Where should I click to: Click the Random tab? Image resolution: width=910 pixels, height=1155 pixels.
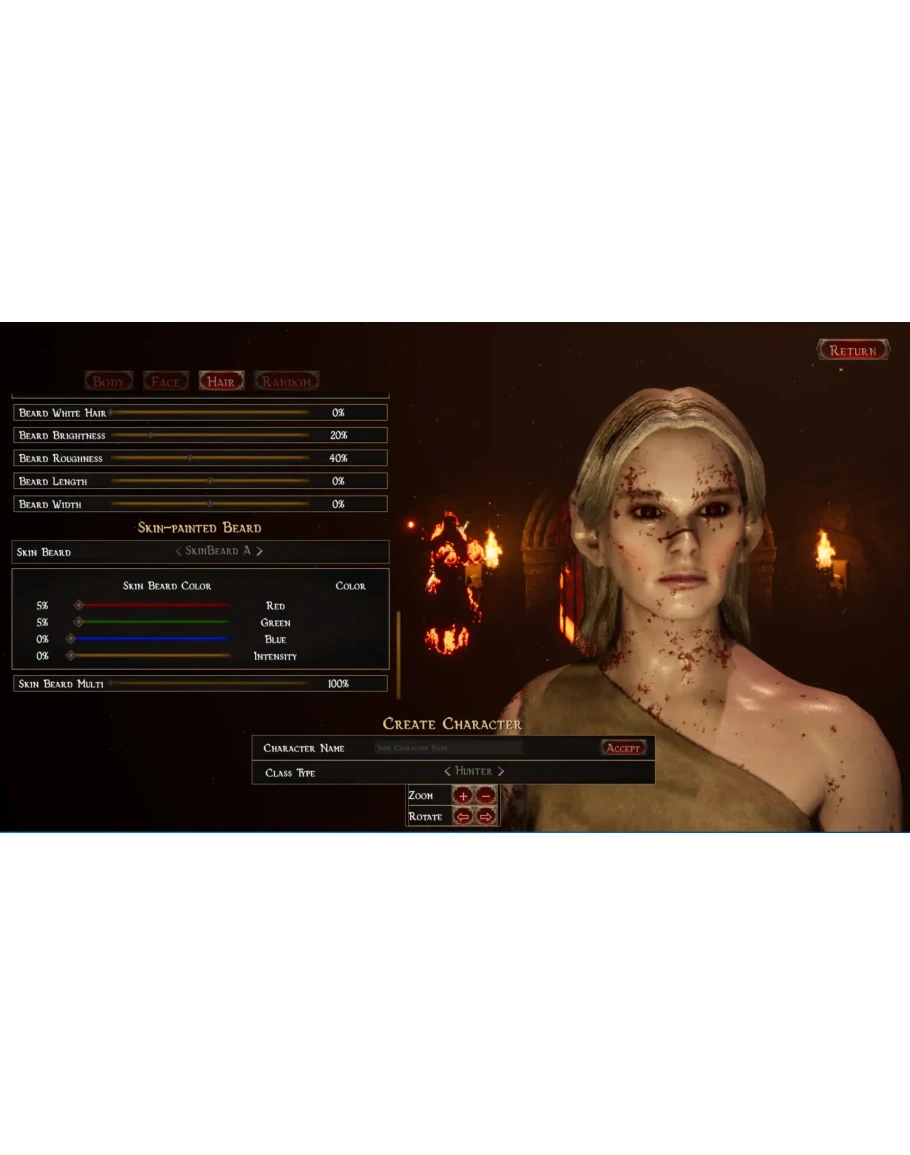[286, 381]
